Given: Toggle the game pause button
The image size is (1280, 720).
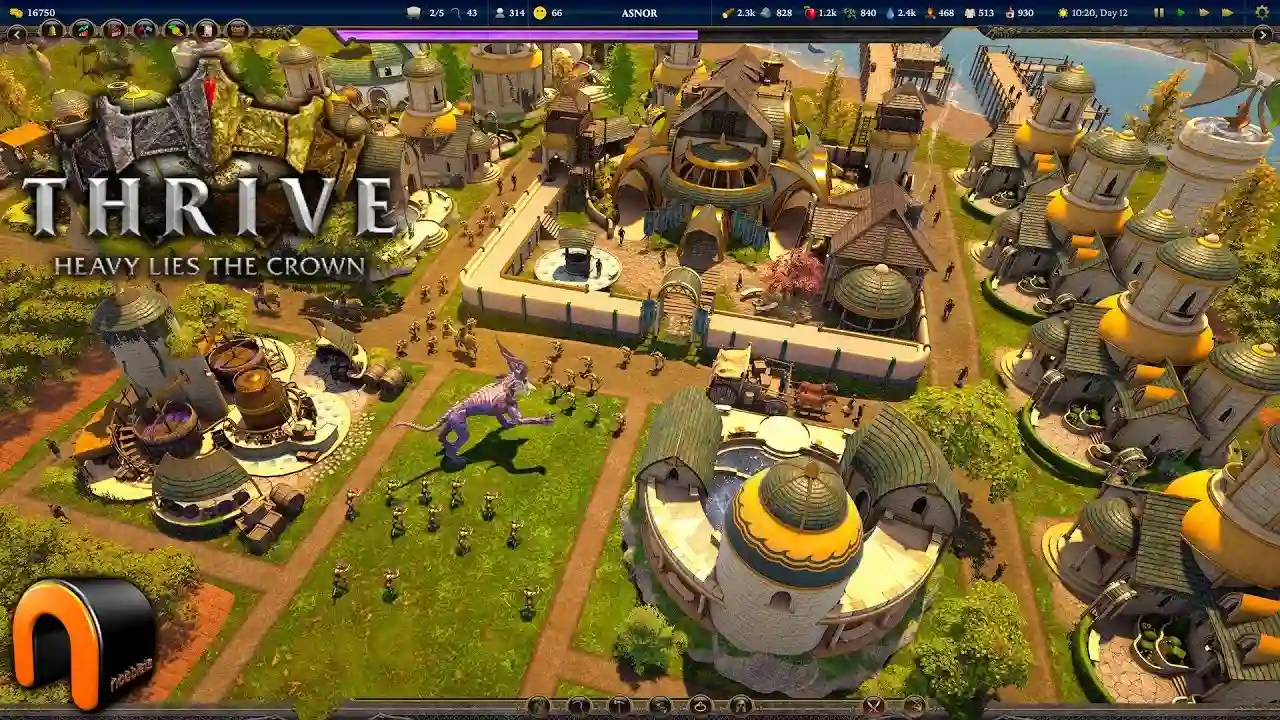Looking at the screenshot, I should [x=1159, y=13].
